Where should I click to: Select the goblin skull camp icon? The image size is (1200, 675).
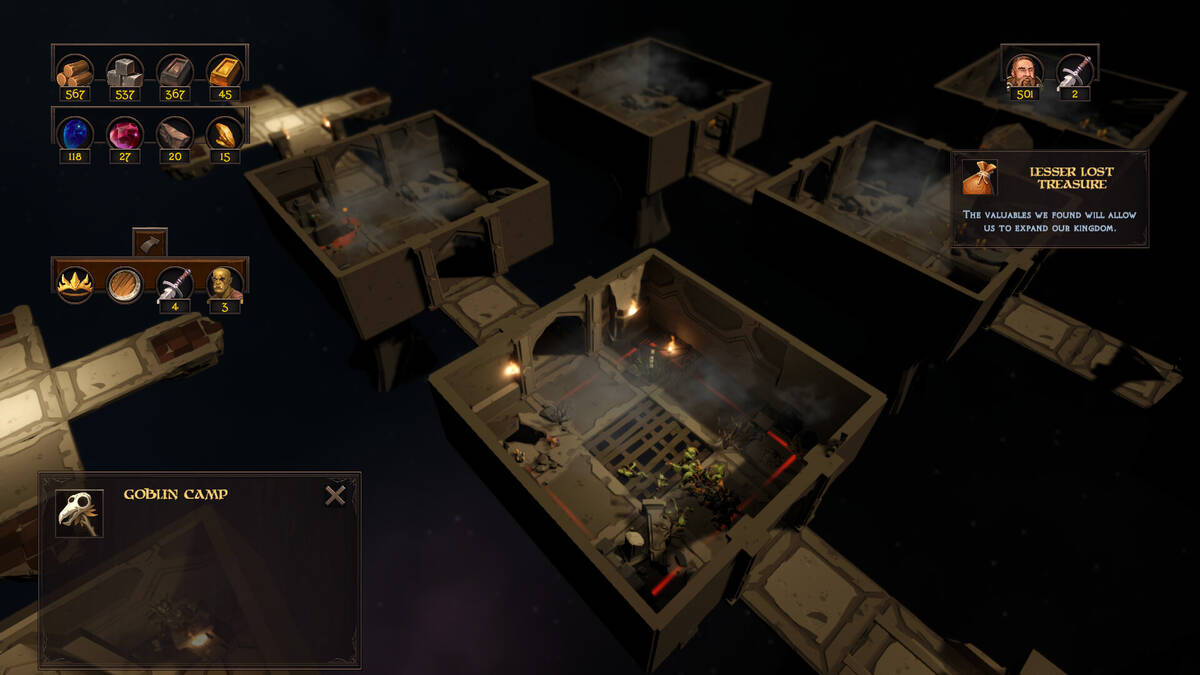[x=79, y=513]
